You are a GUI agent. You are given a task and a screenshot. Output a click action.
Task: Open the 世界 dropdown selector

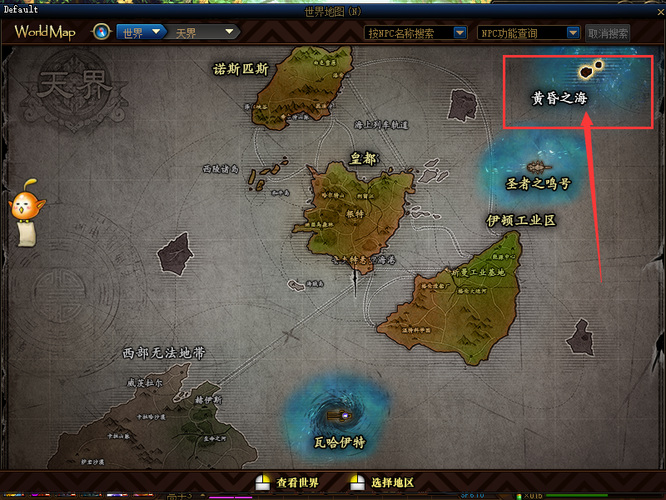pyautogui.click(x=140, y=32)
